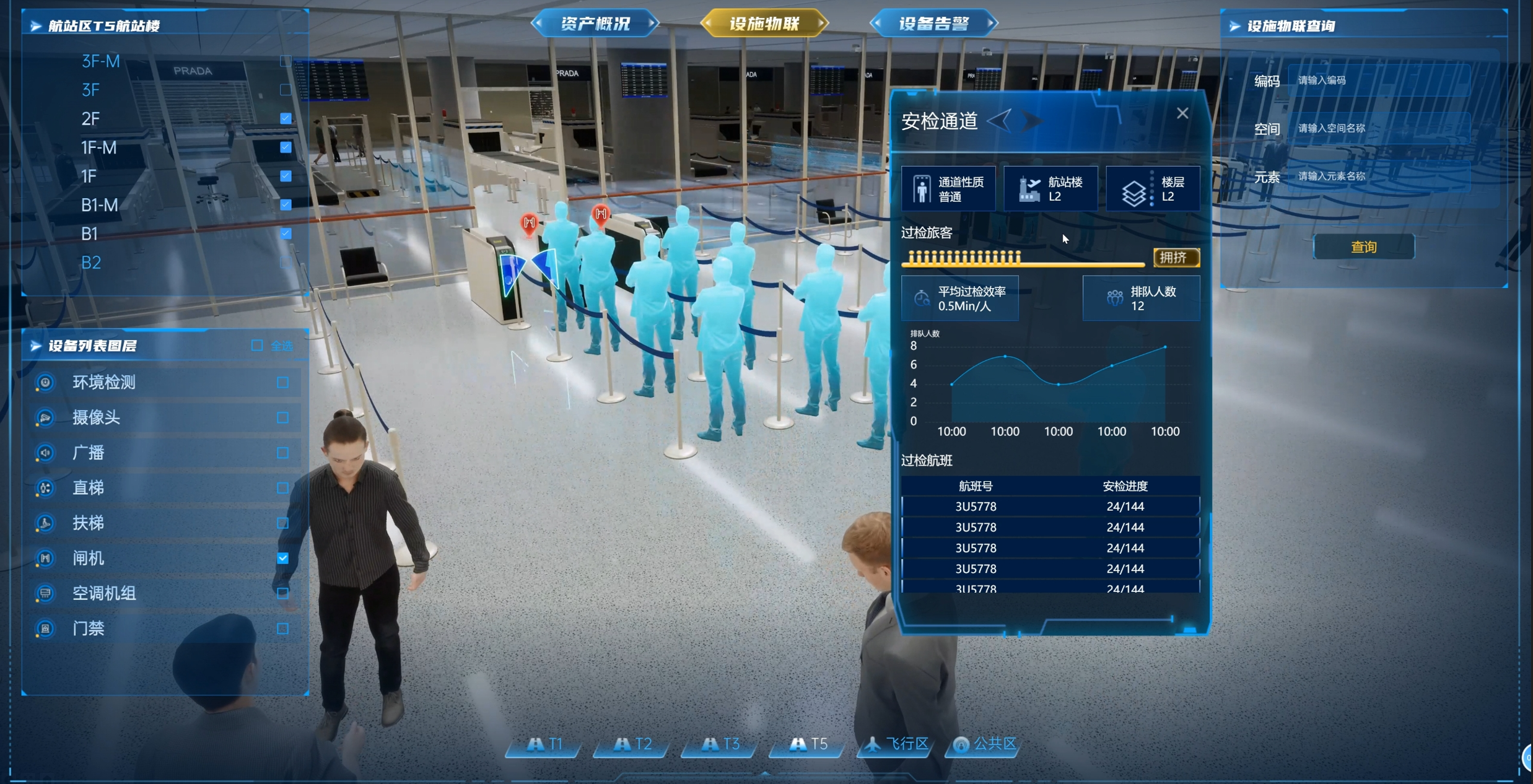Turn on the 空调机组 layer checkbox
Image resolution: width=1533 pixels, height=784 pixels.
point(283,593)
